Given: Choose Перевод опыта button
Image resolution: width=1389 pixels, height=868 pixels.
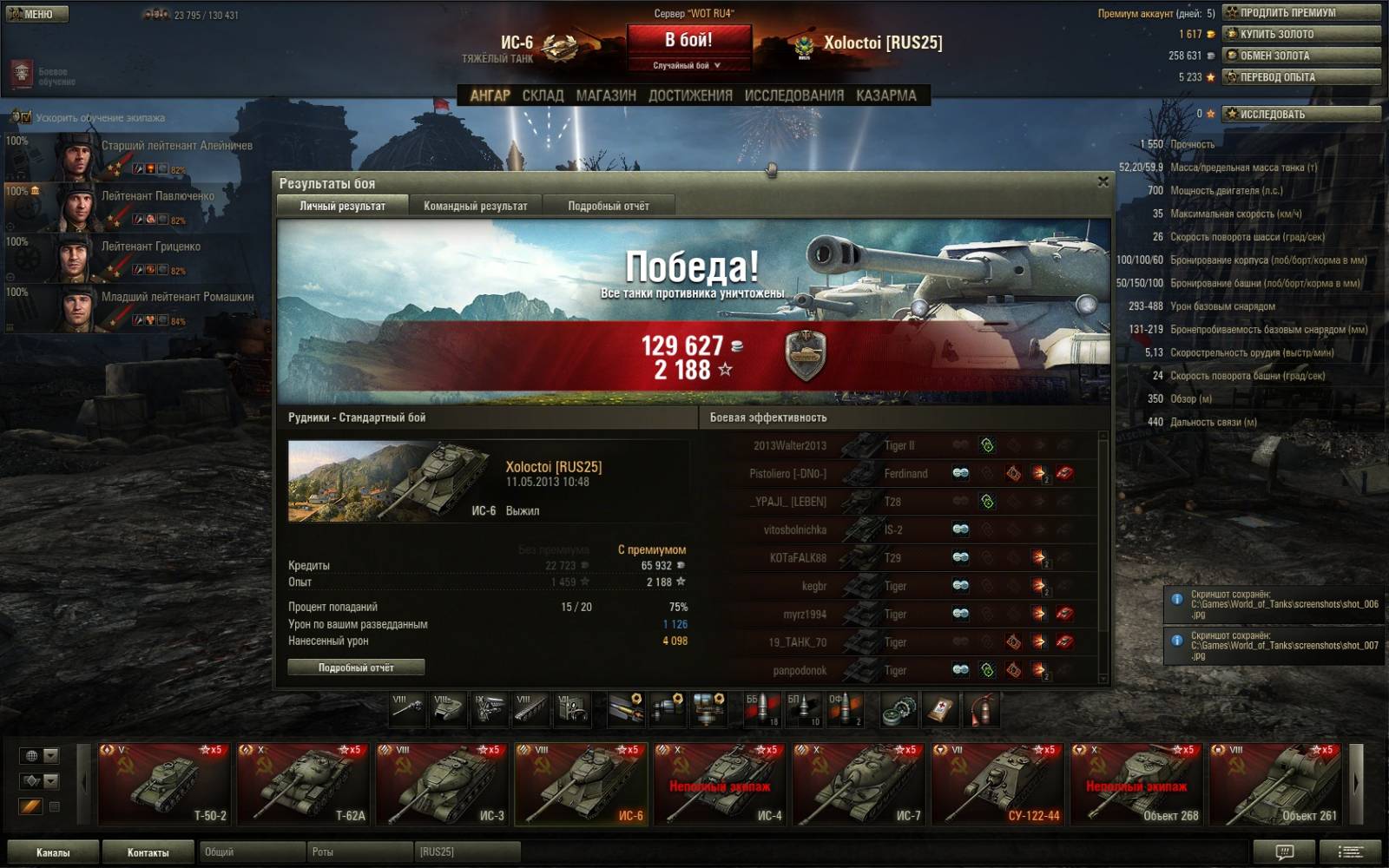Looking at the screenshot, I should tap(1300, 77).
